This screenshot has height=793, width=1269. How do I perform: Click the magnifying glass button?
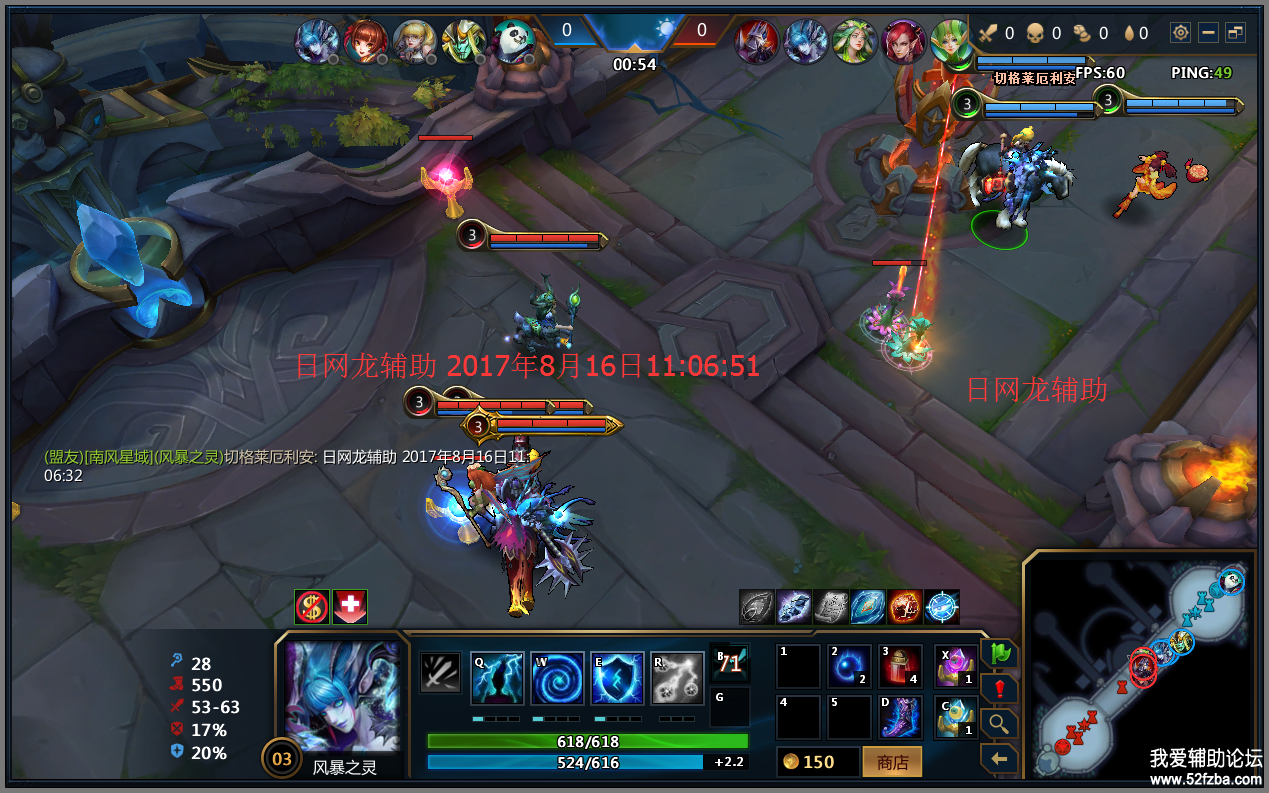tap(999, 724)
